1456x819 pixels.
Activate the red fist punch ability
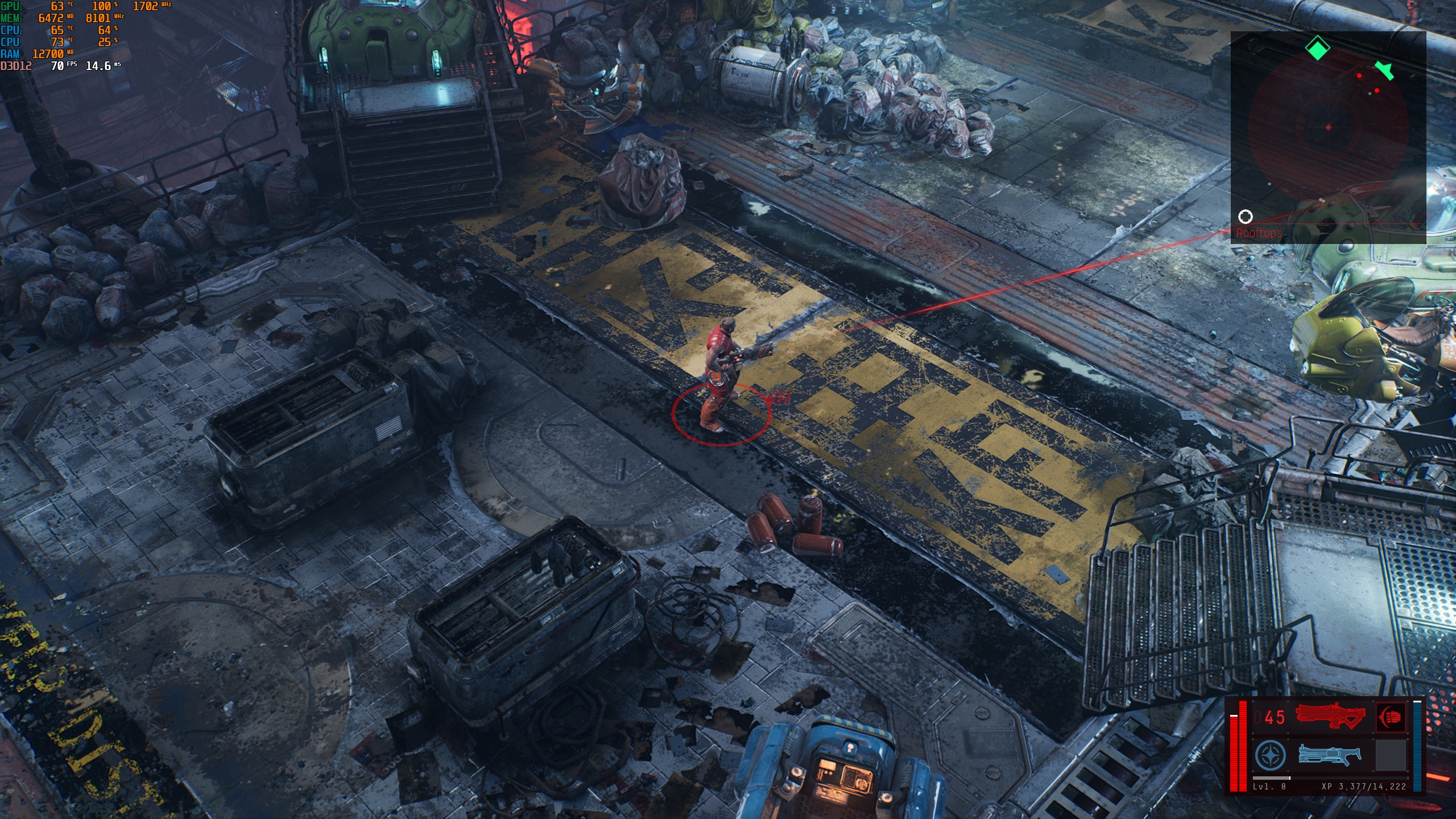point(1390,717)
